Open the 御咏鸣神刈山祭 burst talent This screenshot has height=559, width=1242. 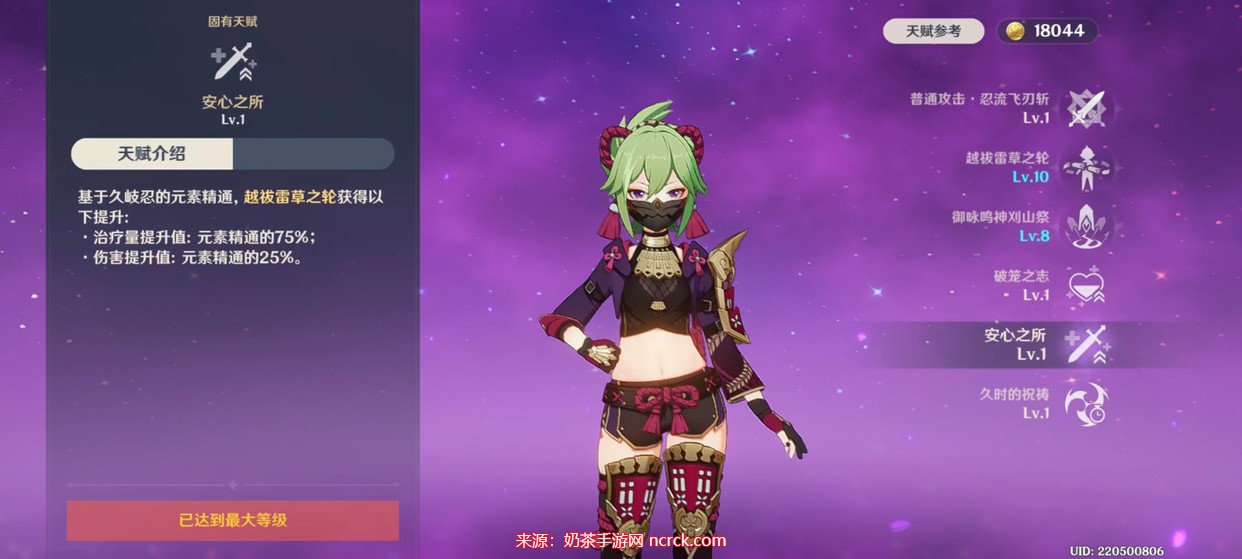[x=1085, y=226]
